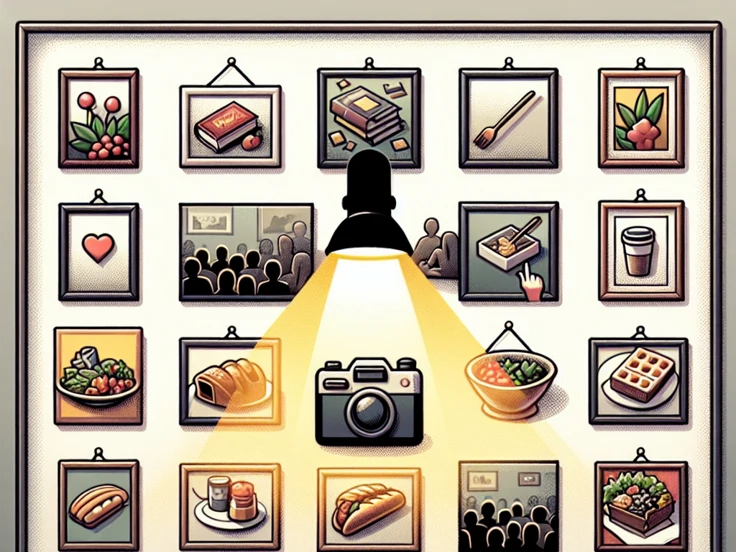Pick the food box with pointing hand
The height and width of the screenshot is (552, 736).
click(x=507, y=250)
